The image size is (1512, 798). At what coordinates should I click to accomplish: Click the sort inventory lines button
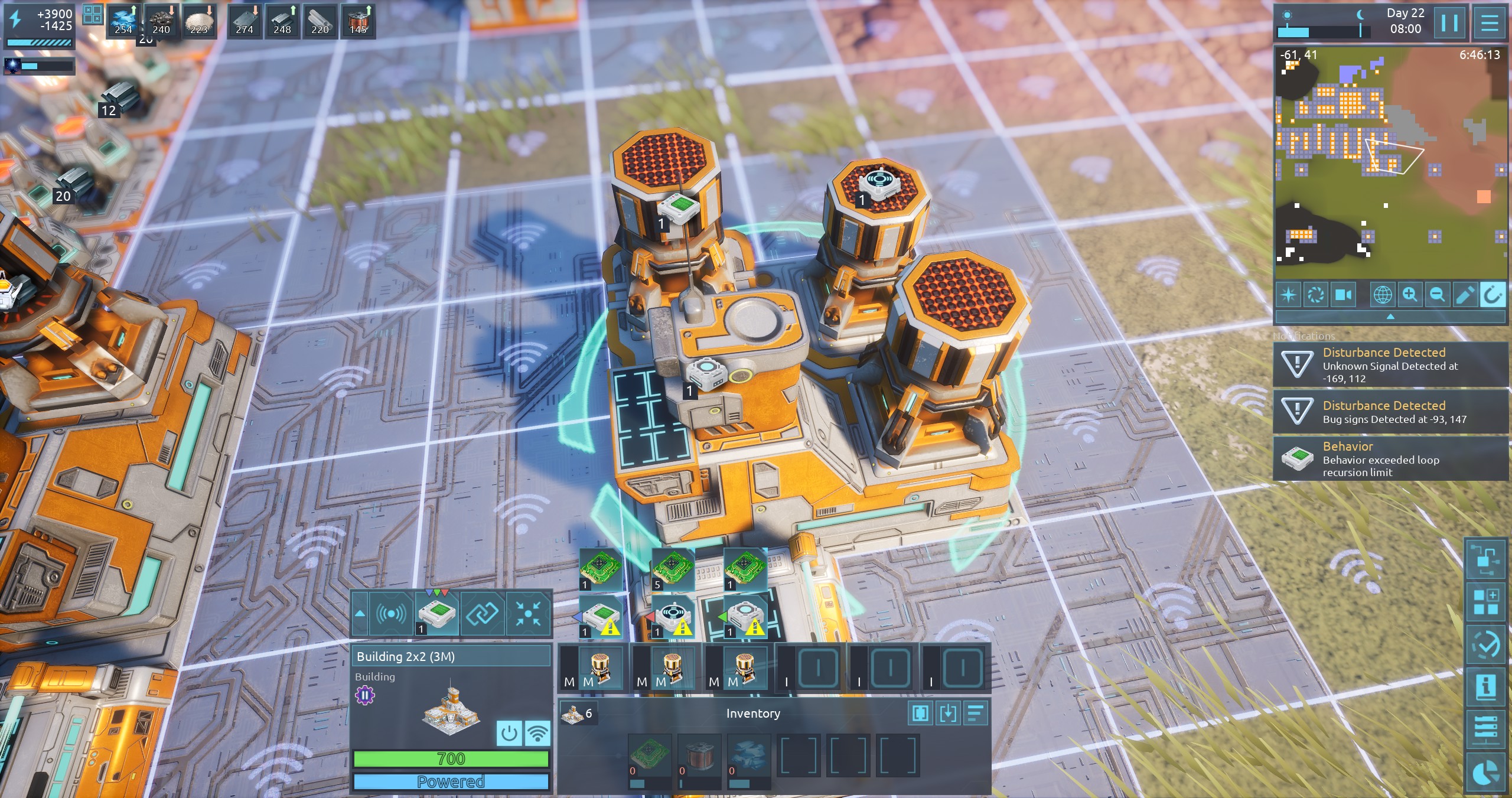(x=976, y=713)
